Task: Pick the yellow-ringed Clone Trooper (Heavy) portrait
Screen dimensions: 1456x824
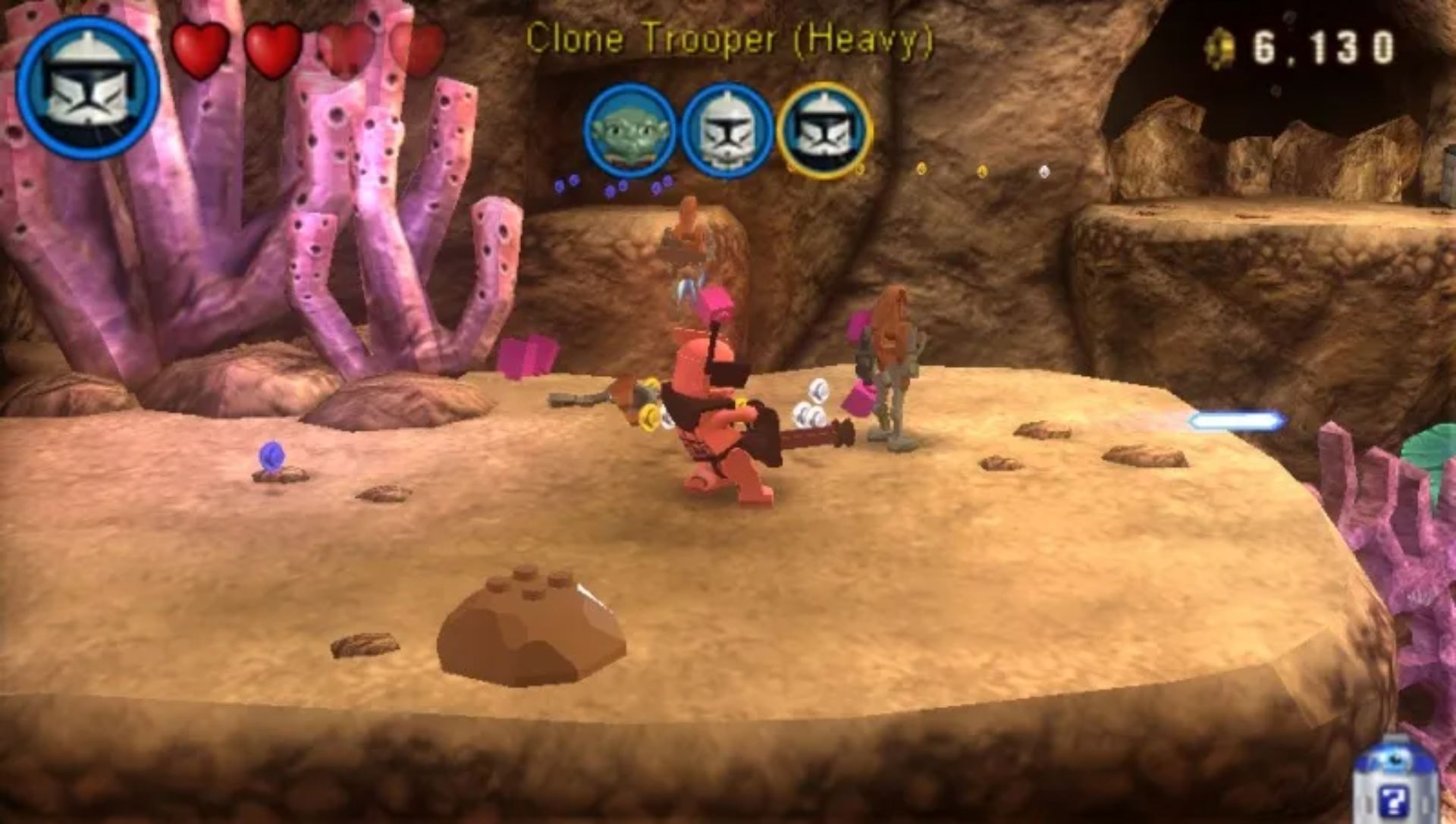Action: click(x=824, y=131)
